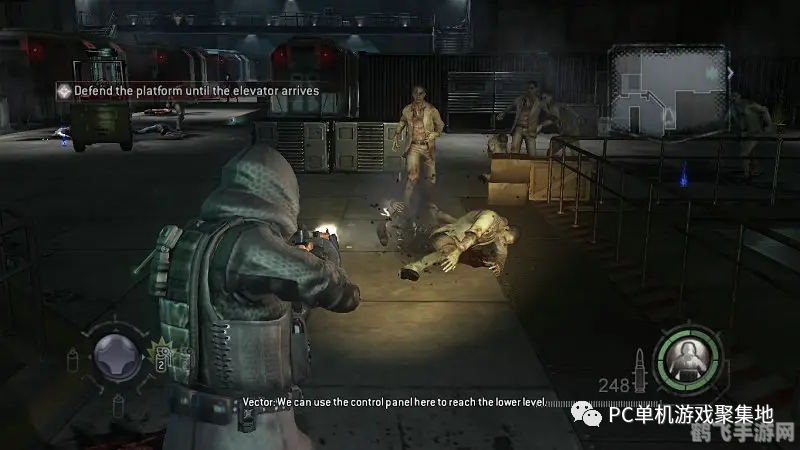Select the highlighted grenade with count 2
The image size is (800, 450).
pyautogui.click(x=161, y=358)
